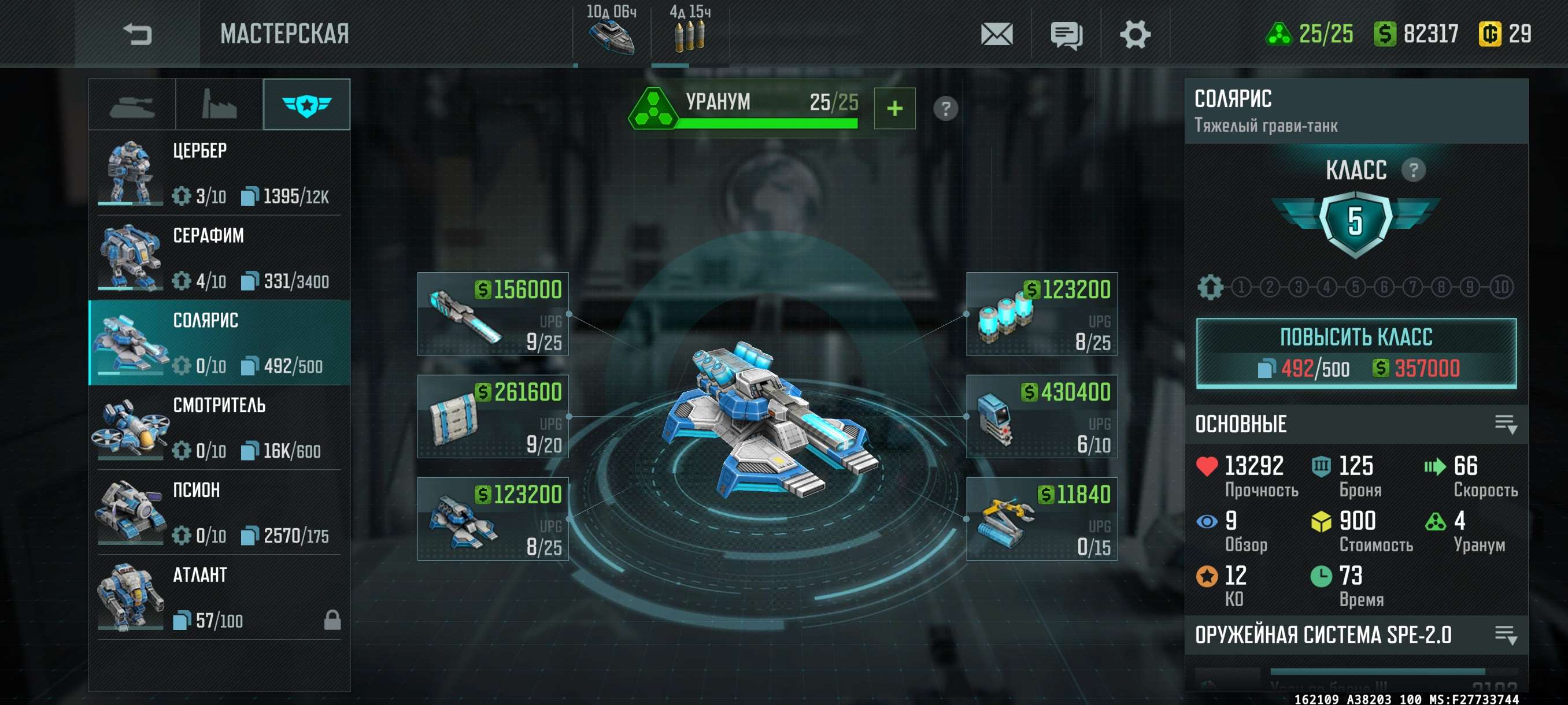Show help for the Уранум bar
Image resolution: width=1568 pixels, height=705 pixels.
click(x=945, y=109)
